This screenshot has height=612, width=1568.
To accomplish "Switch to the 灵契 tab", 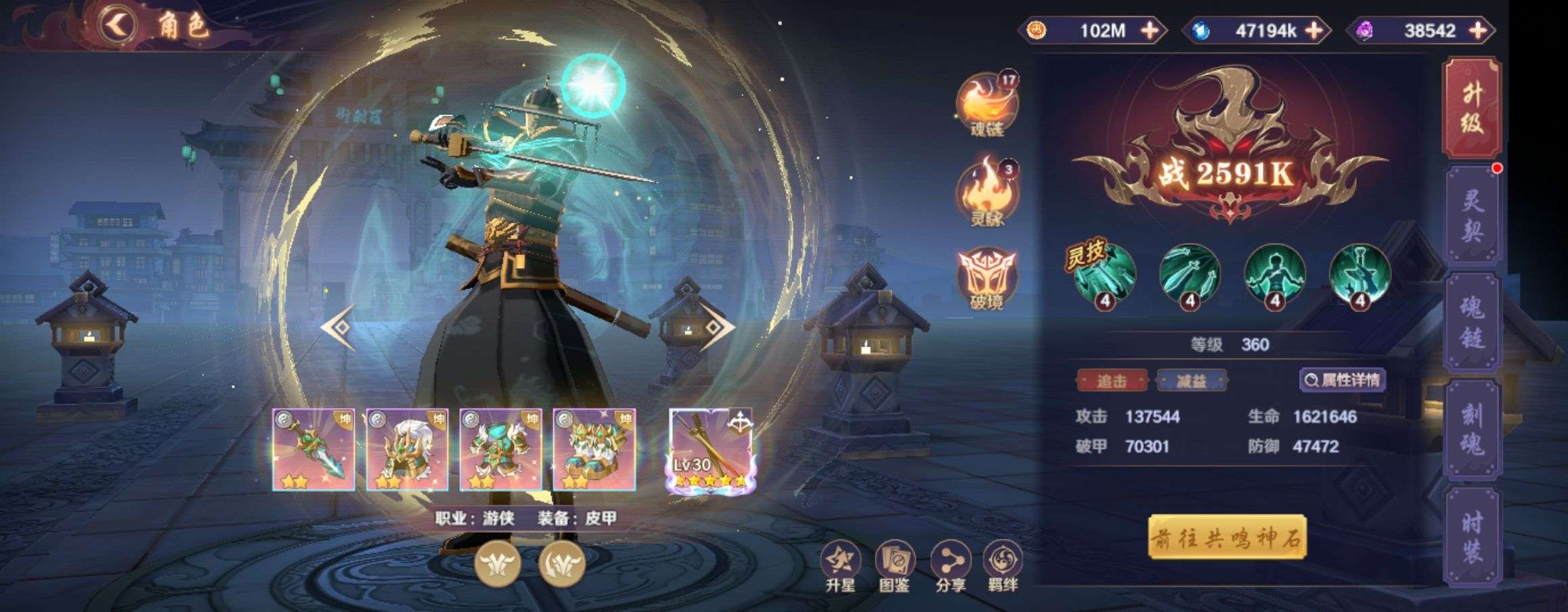I will [1472, 217].
